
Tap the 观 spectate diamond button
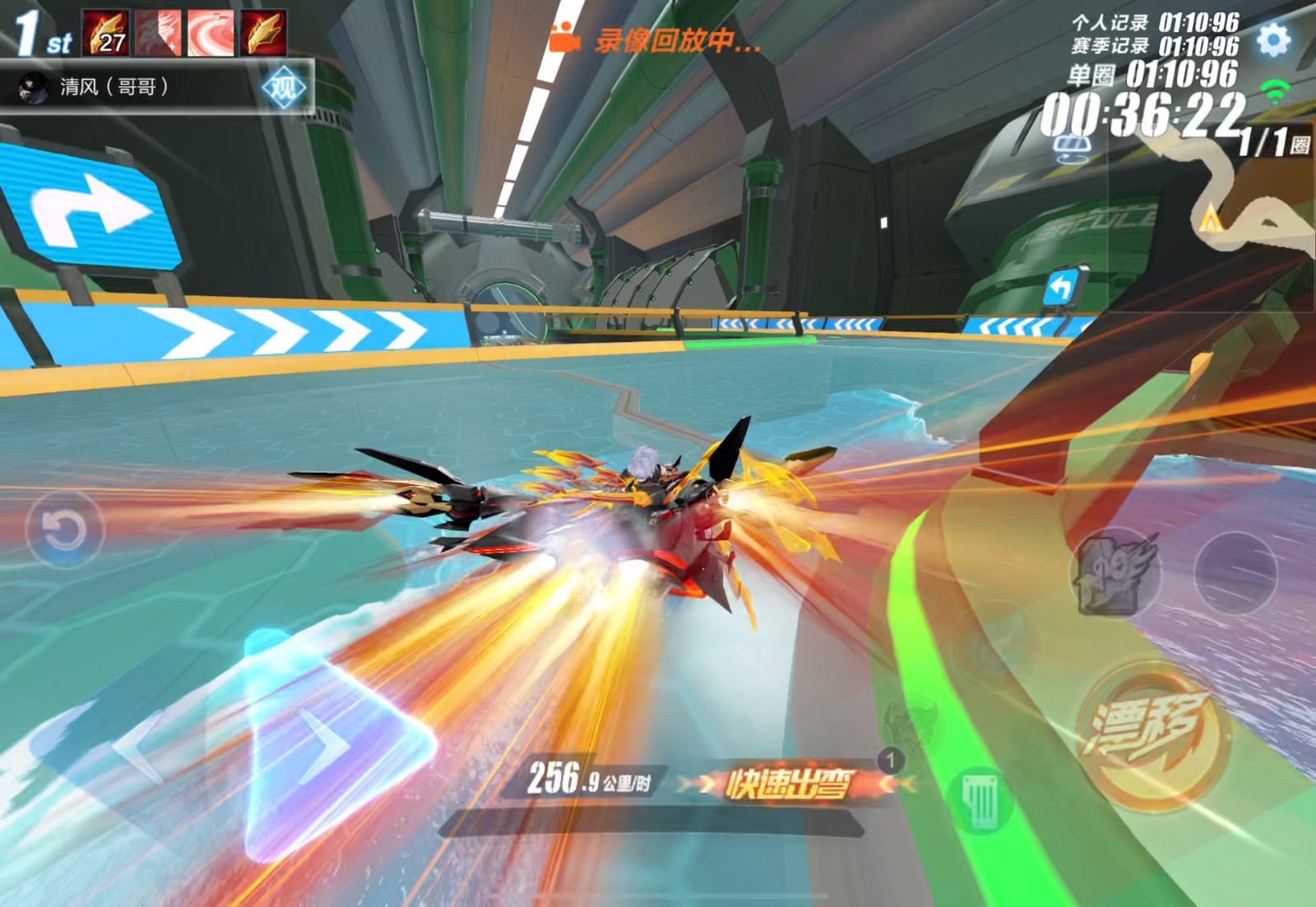coord(282,87)
